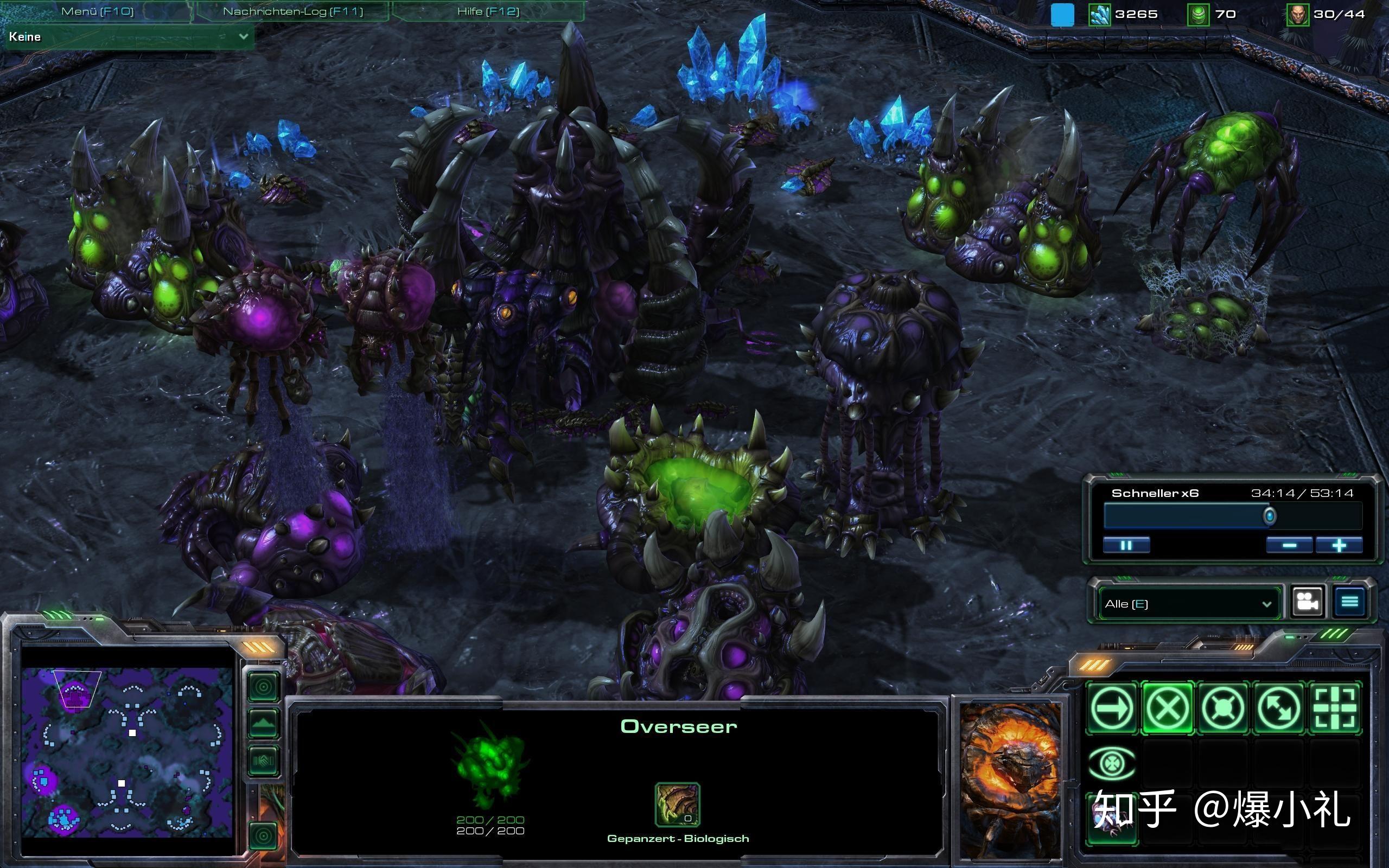Activate the eye-shaped Overseer ability
1389x868 pixels.
click(x=1112, y=763)
